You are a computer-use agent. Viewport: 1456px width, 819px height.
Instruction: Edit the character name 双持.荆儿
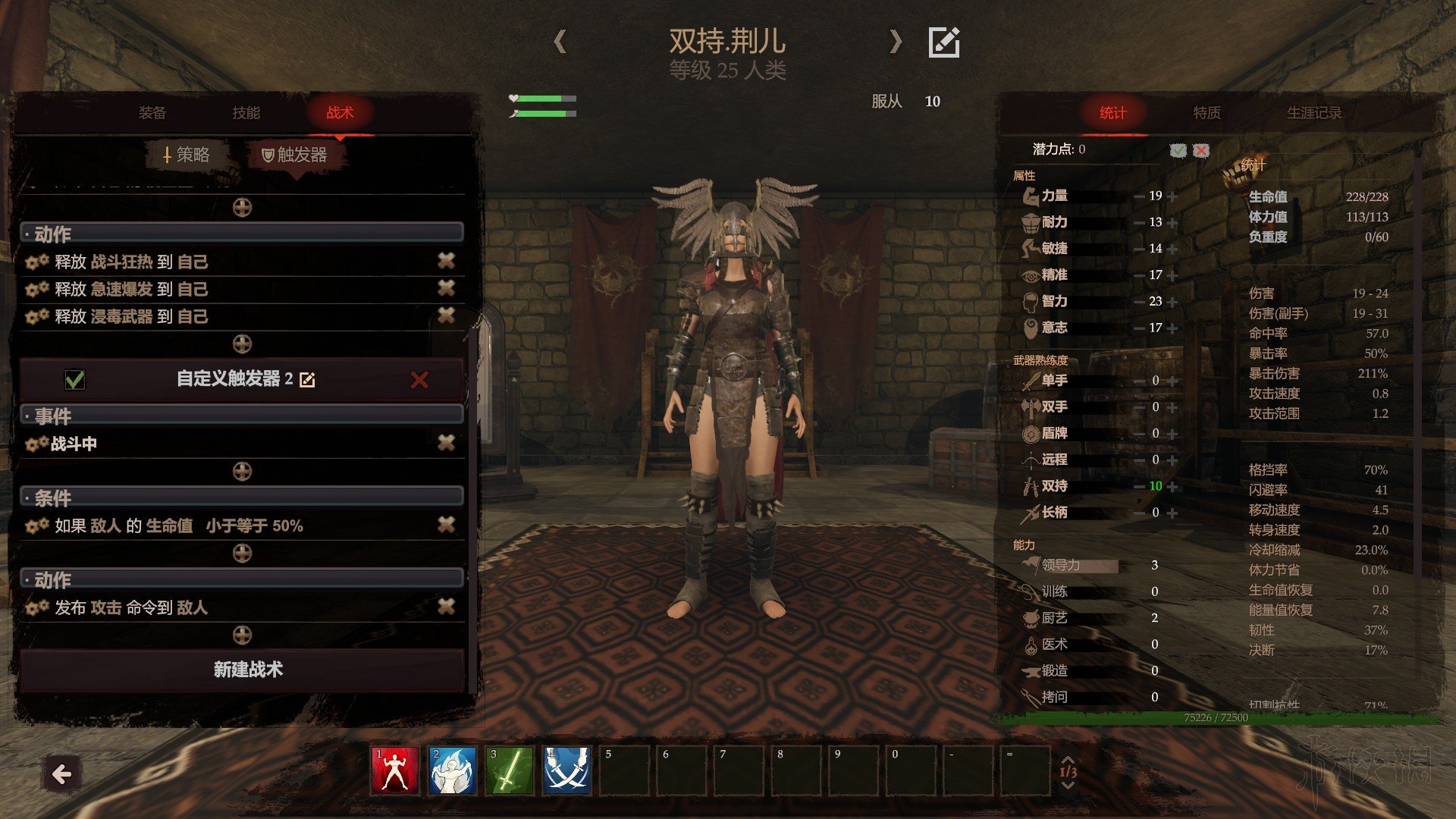(944, 42)
